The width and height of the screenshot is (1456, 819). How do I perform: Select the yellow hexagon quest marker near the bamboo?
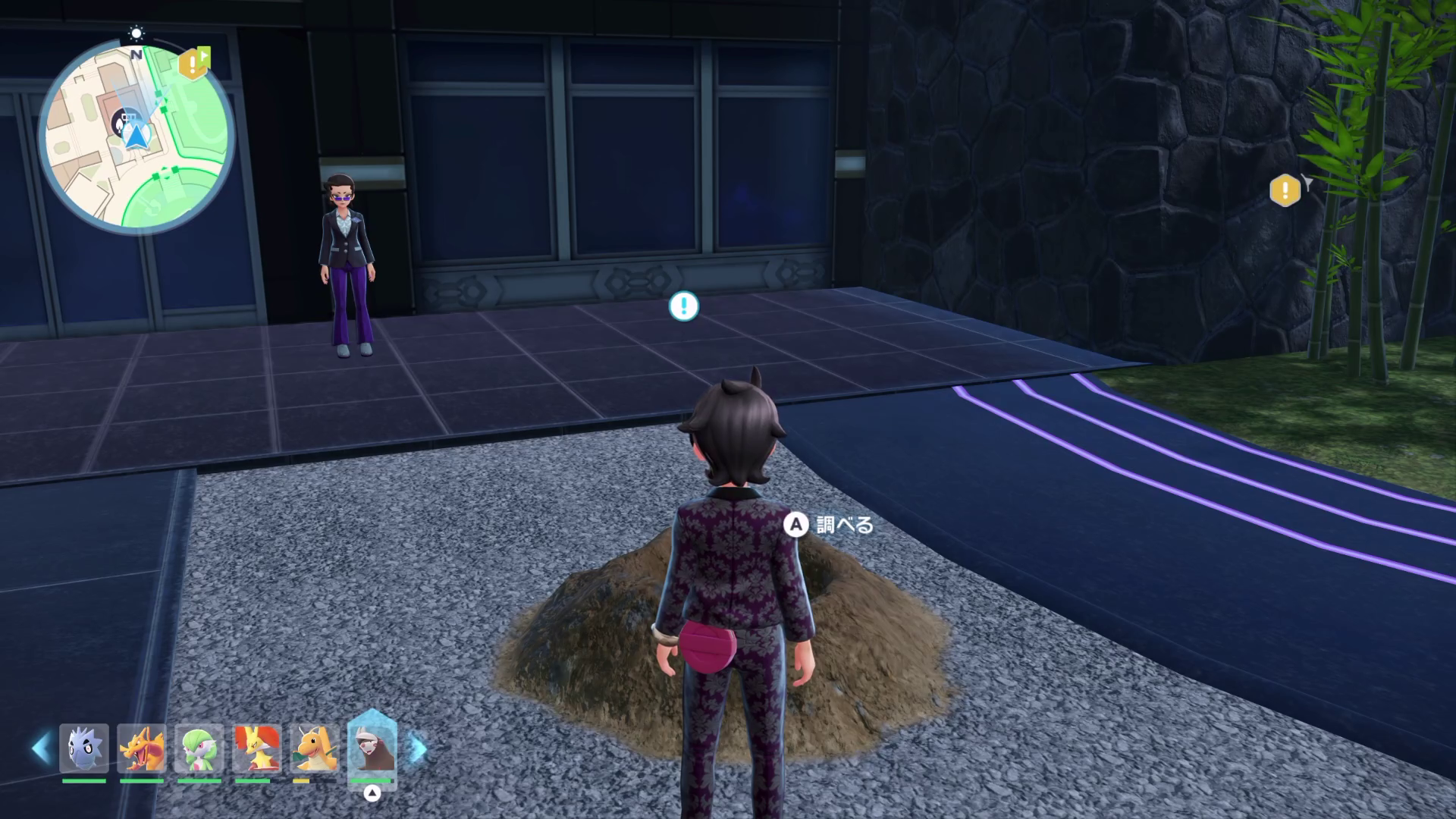(x=1285, y=190)
